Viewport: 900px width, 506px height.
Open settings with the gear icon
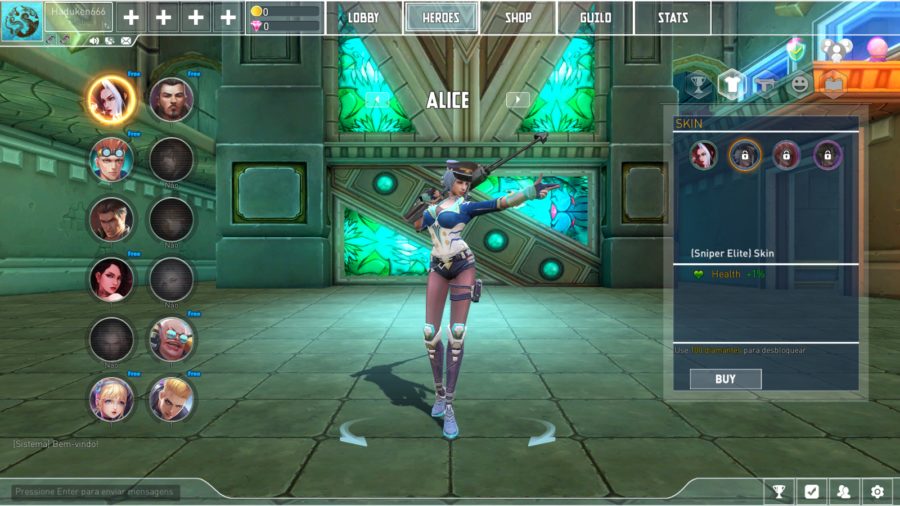click(877, 491)
